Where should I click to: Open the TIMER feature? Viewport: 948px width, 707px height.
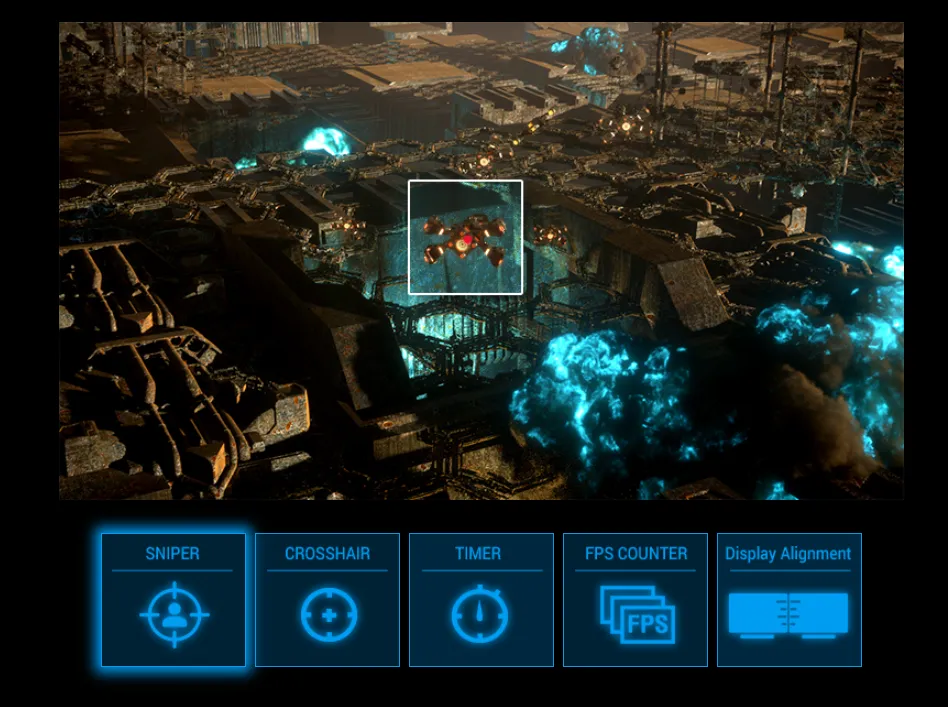click(x=481, y=600)
